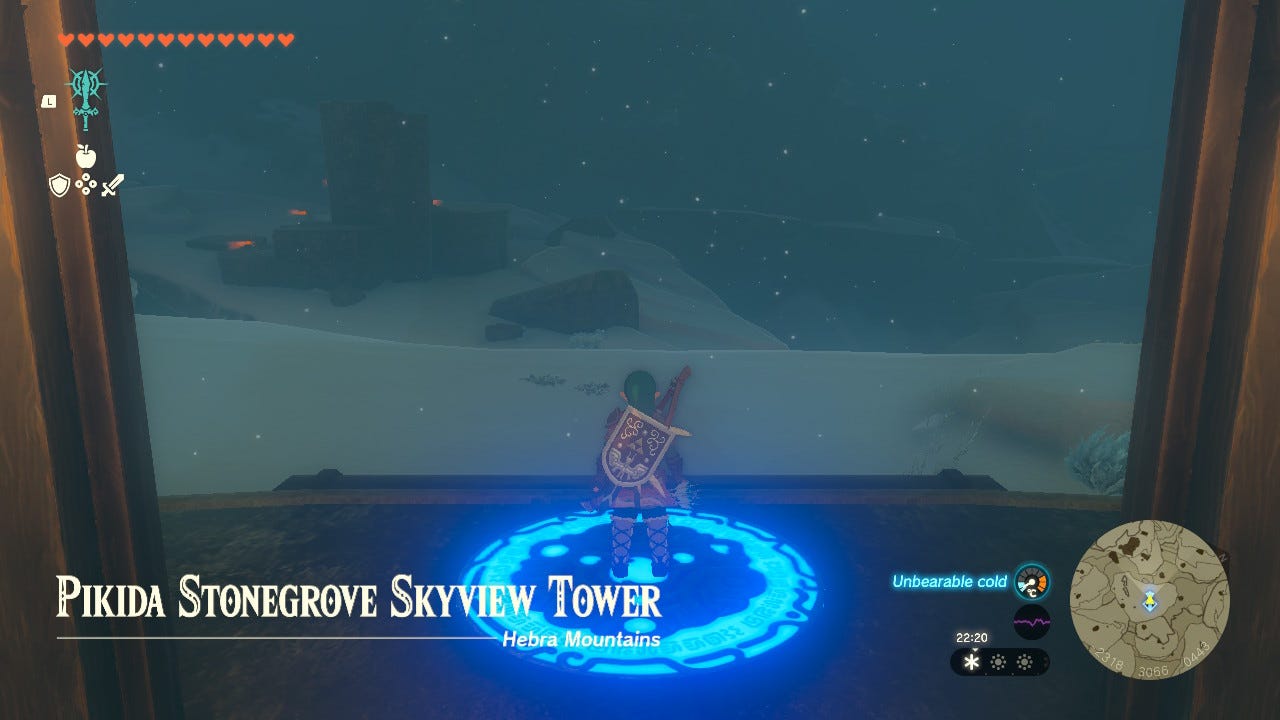The height and width of the screenshot is (720, 1280).
Task: Click the apple meal icon
Action: point(86,155)
